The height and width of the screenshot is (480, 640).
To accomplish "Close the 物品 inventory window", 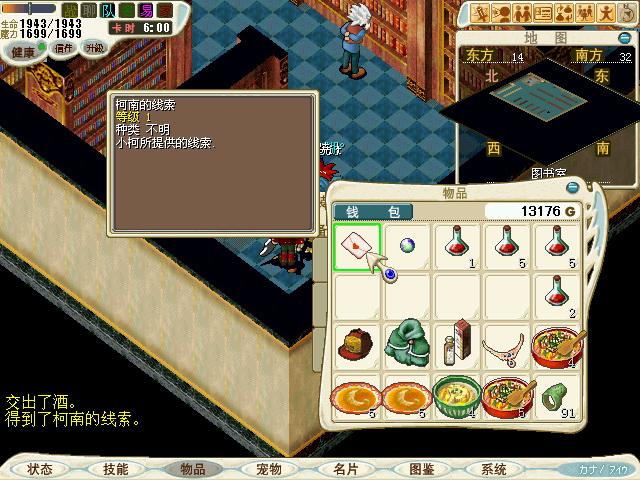I will click(573, 187).
